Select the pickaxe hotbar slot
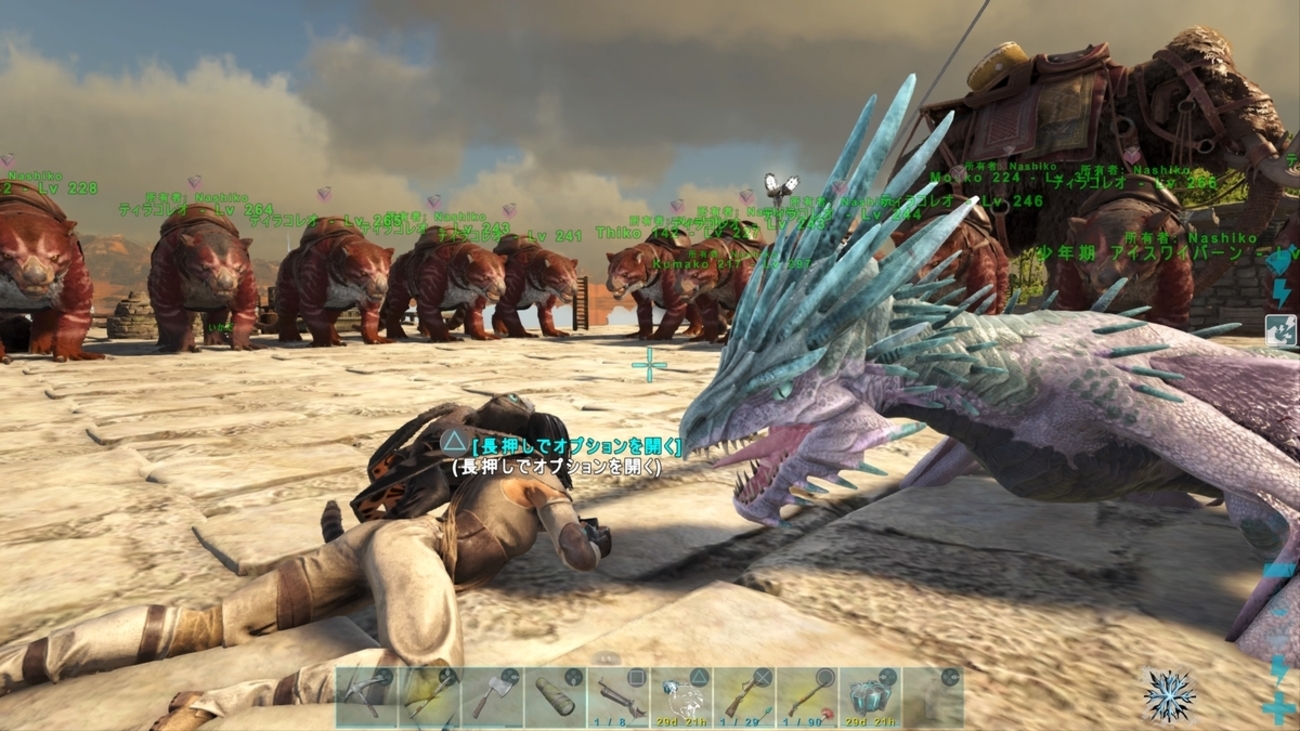The height and width of the screenshot is (731, 1300). pyautogui.click(x=366, y=697)
